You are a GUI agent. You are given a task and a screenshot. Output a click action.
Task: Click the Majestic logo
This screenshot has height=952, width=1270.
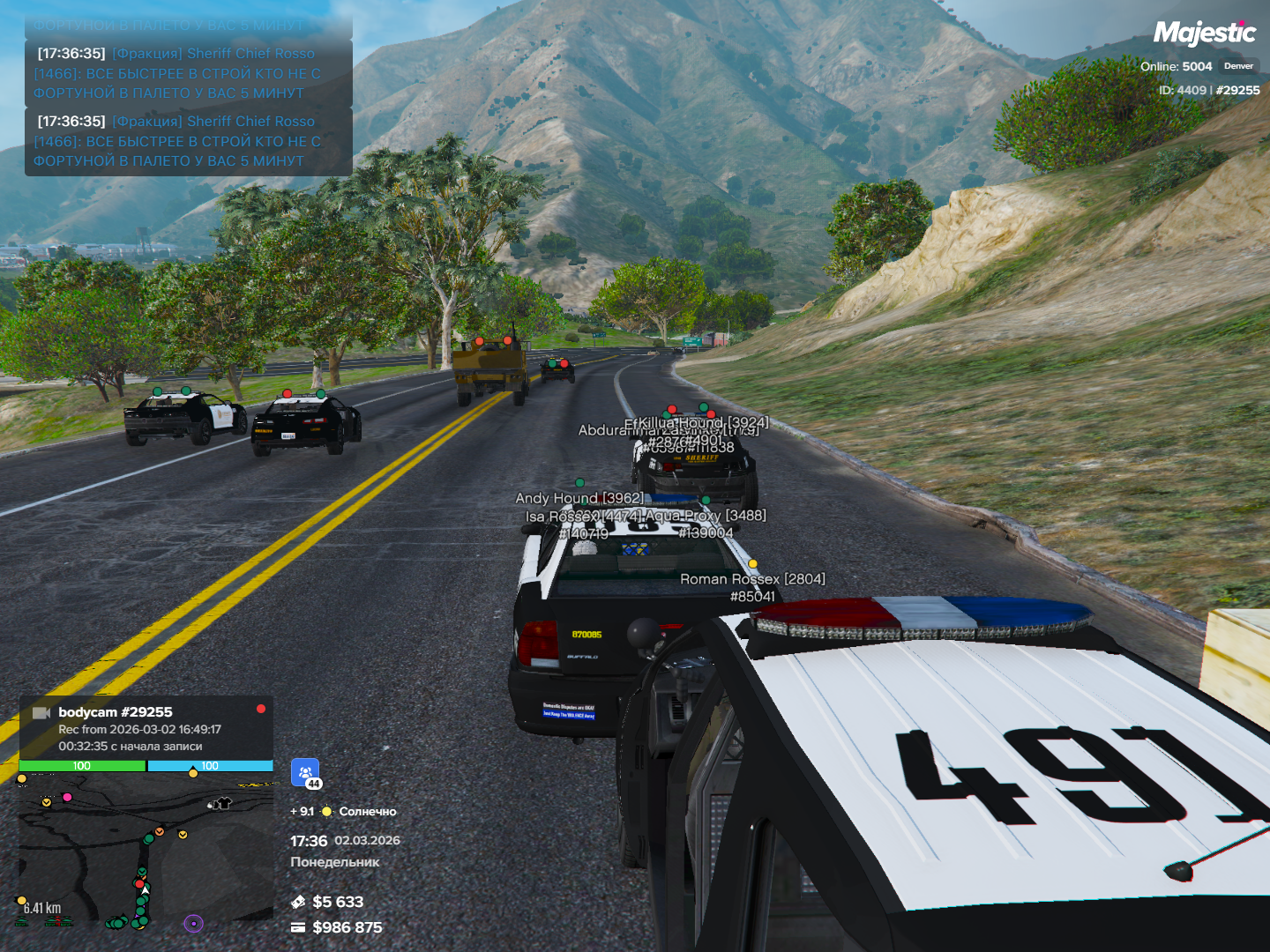1204,33
